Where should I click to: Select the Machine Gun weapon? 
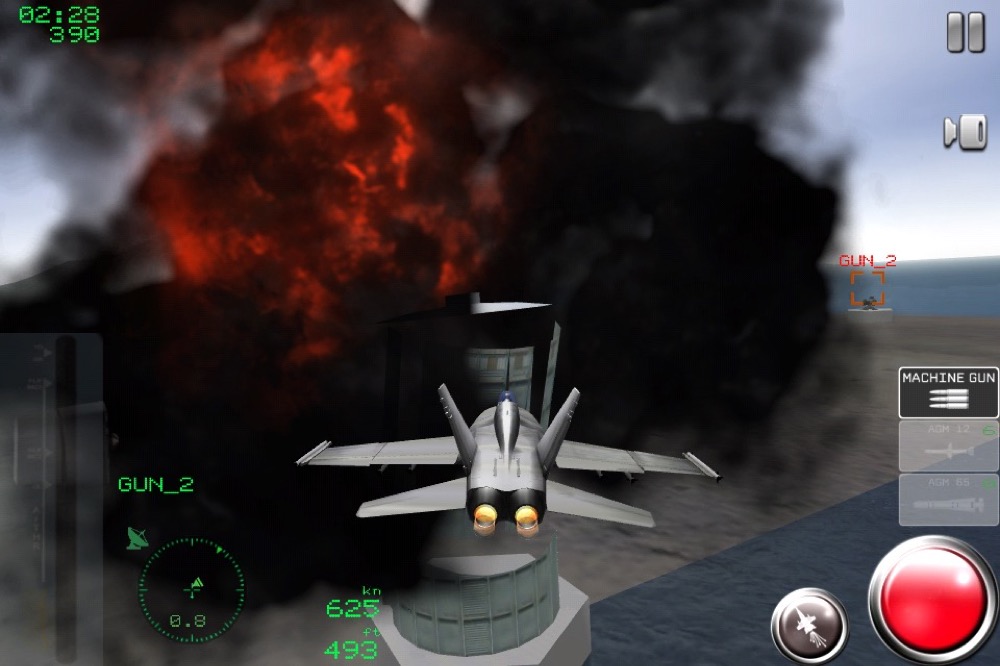click(x=948, y=392)
